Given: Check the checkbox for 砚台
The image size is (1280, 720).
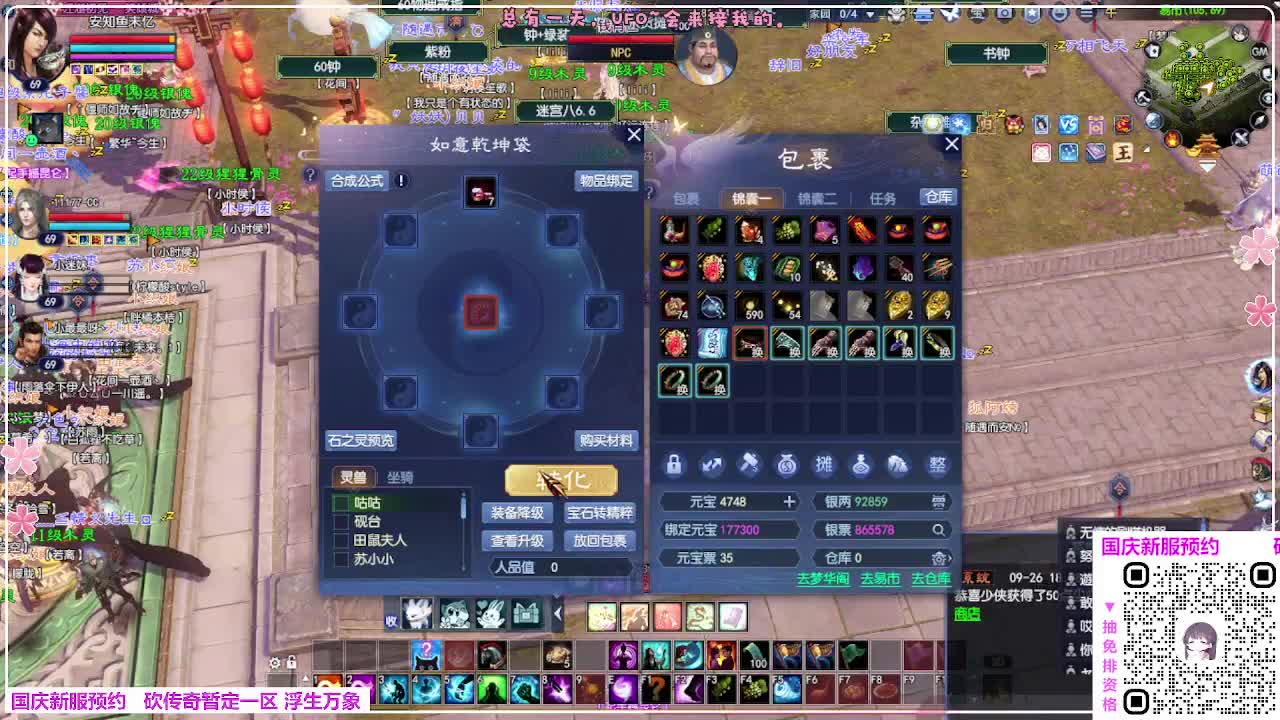Looking at the screenshot, I should point(340,523).
